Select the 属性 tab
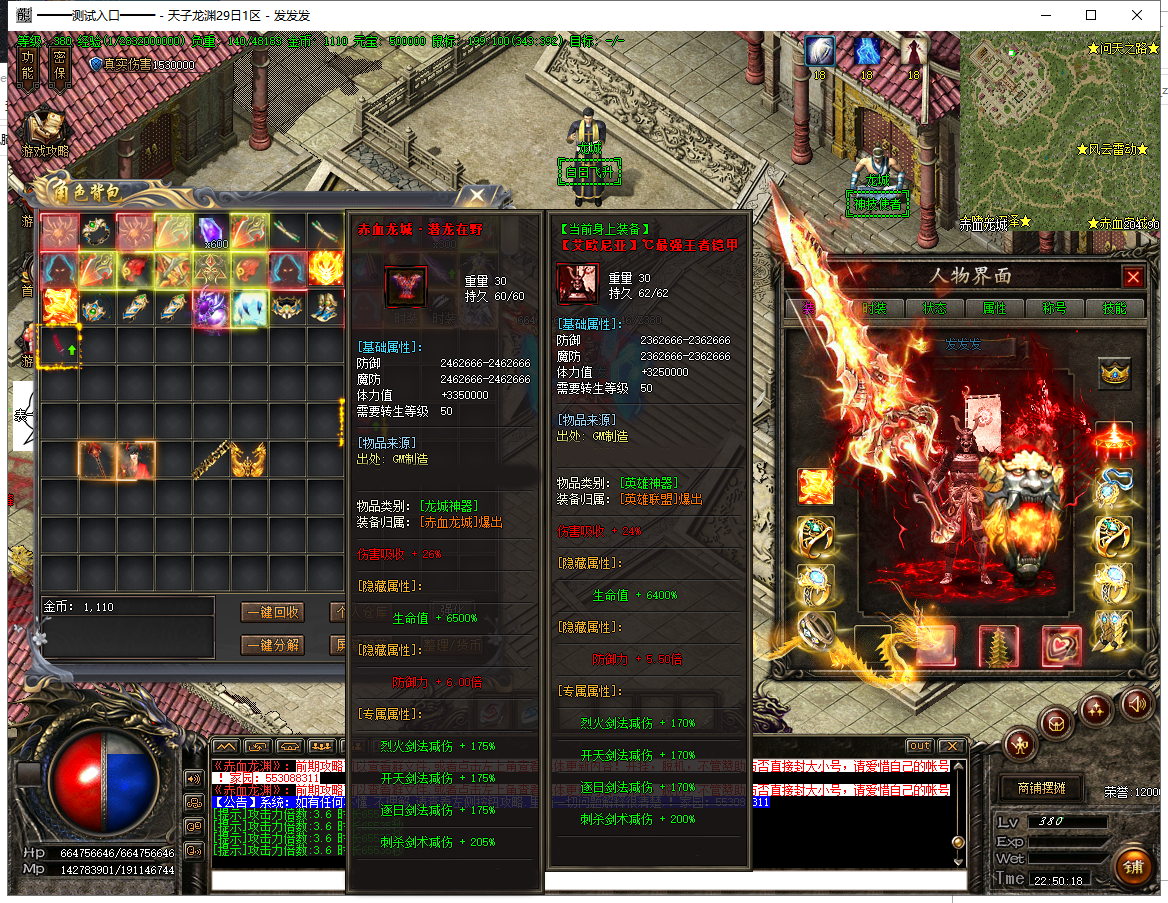This screenshot has height=903, width=1168. [x=994, y=308]
